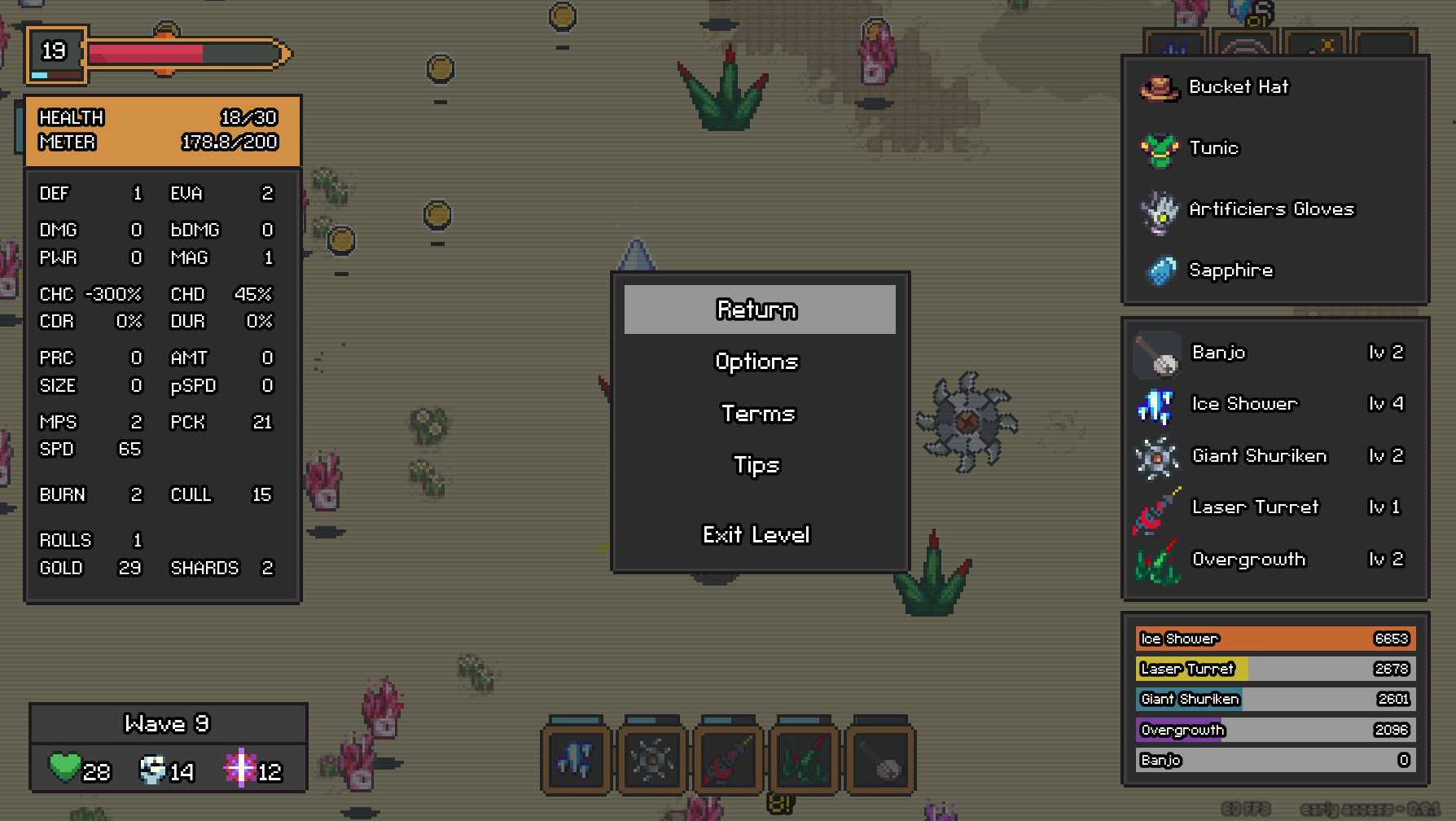Select Exit Level from the pause menu
The width and height of the screenshot is (1456, 821).
coord(757,534)
